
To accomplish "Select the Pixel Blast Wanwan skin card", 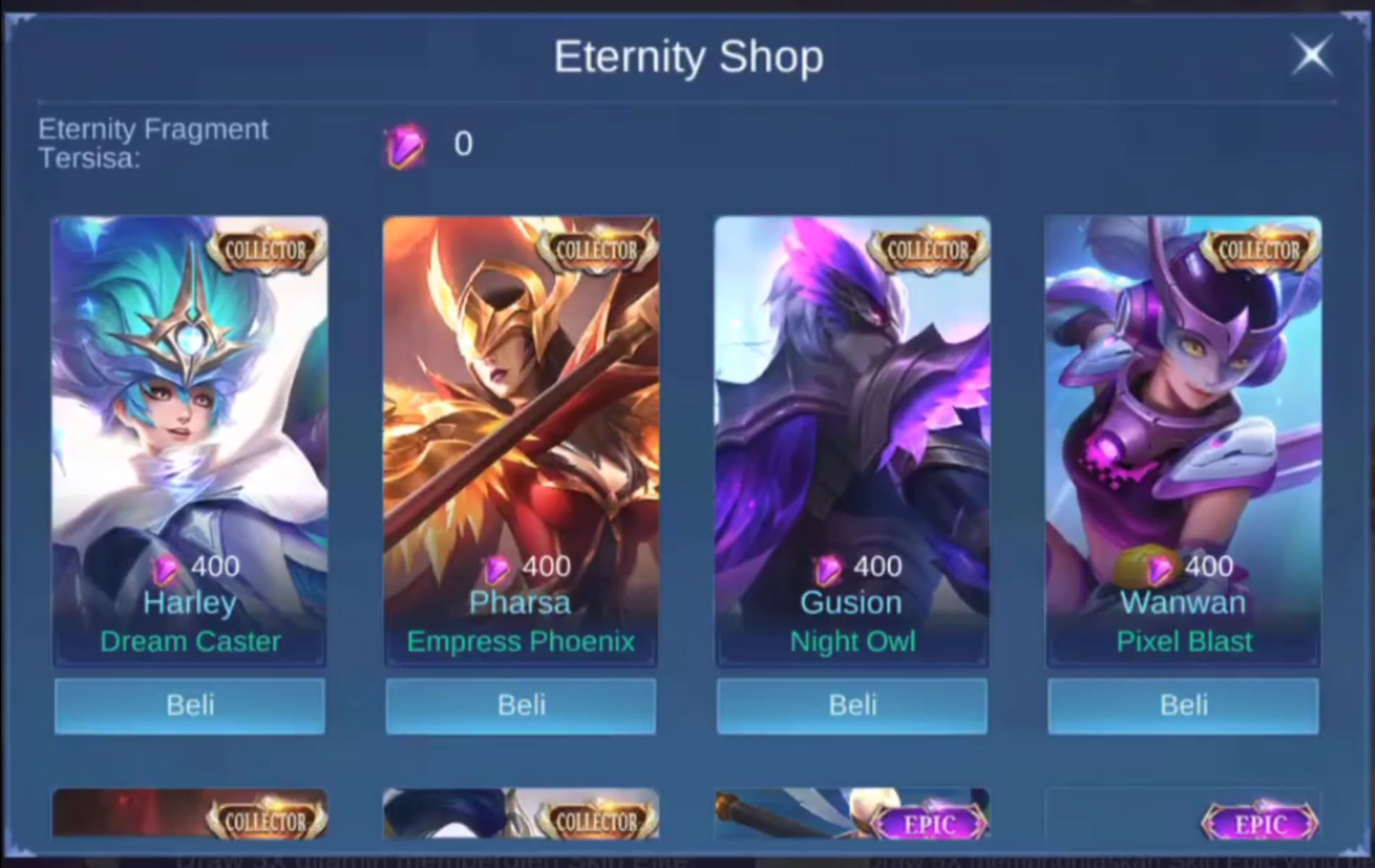I will (1182, 434).
